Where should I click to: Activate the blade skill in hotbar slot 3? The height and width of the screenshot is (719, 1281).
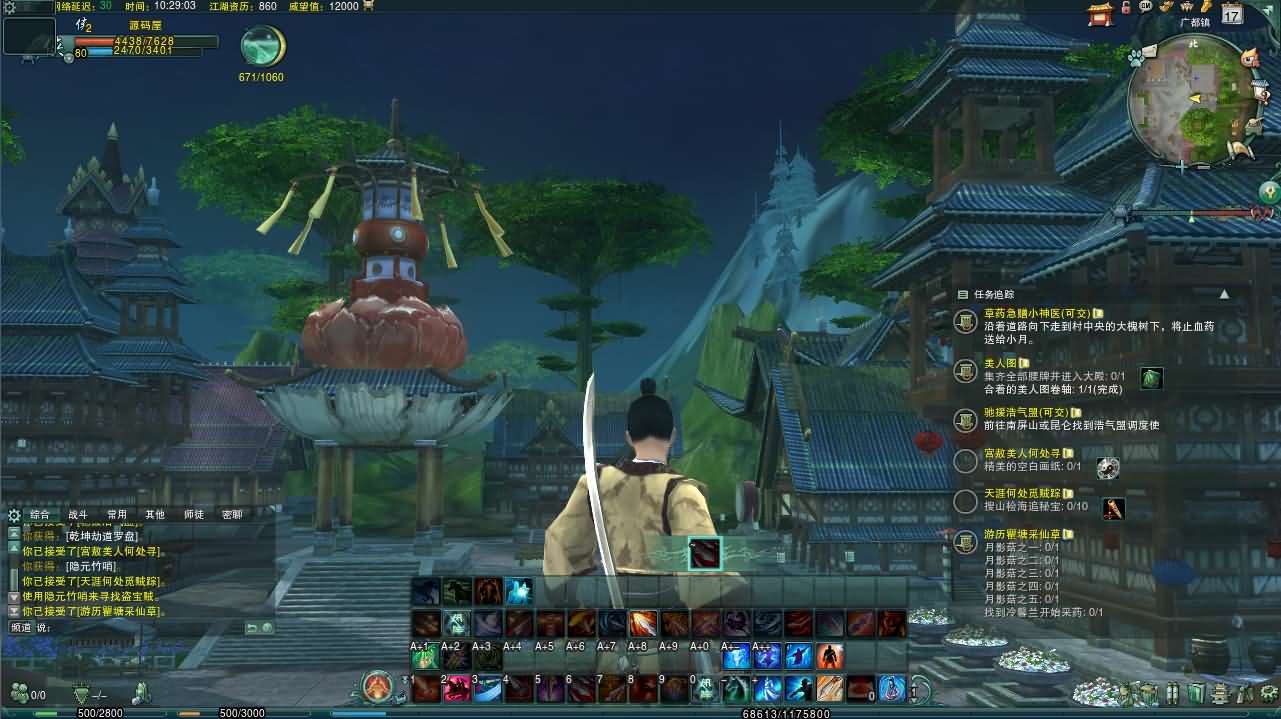pos(487,688)
